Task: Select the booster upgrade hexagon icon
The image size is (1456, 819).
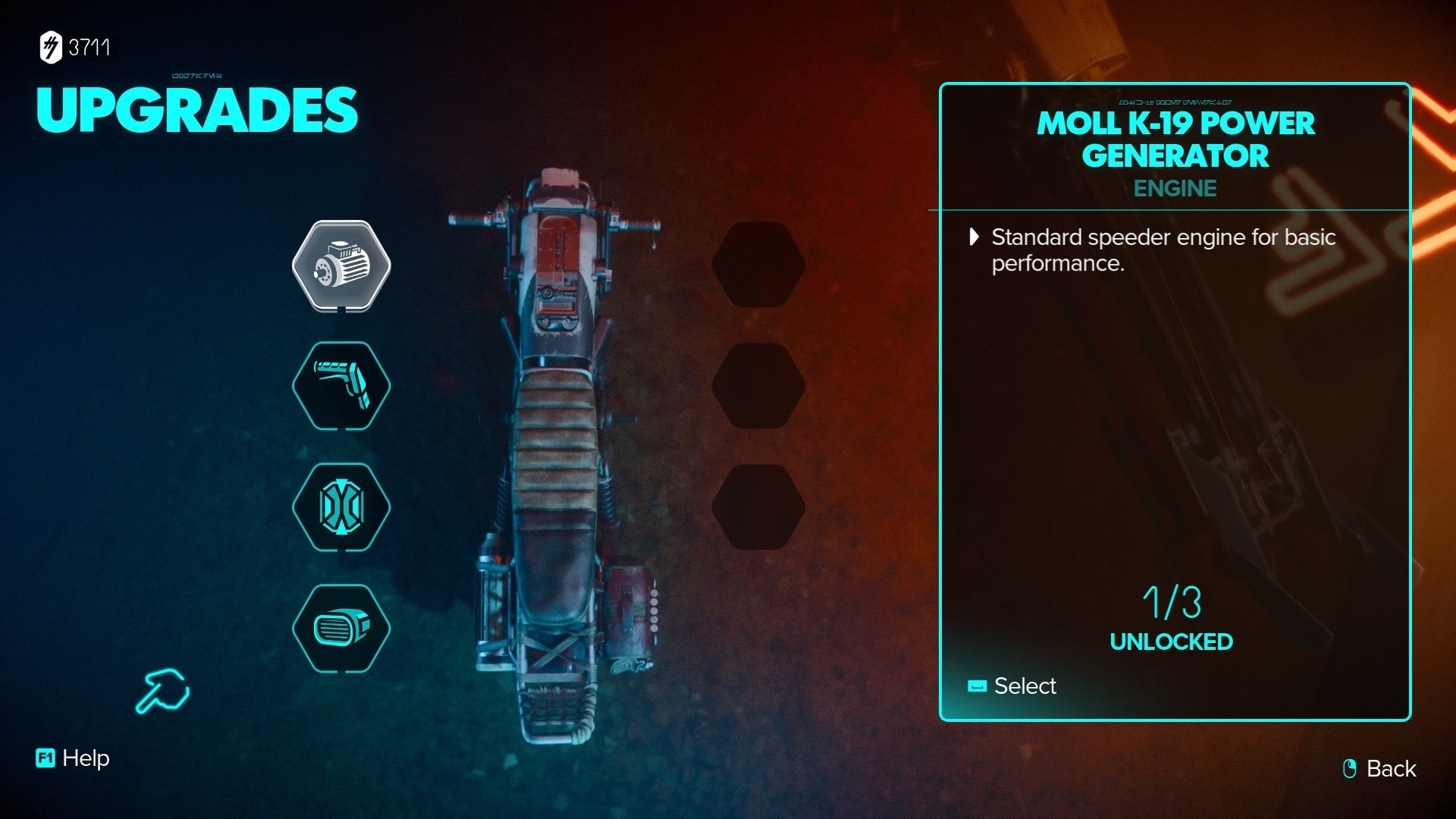Action: (x=343, y=507)
